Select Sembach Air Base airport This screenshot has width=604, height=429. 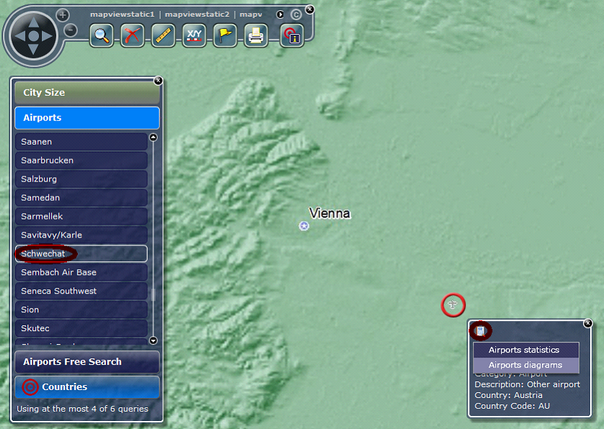(x=82, y=272)
